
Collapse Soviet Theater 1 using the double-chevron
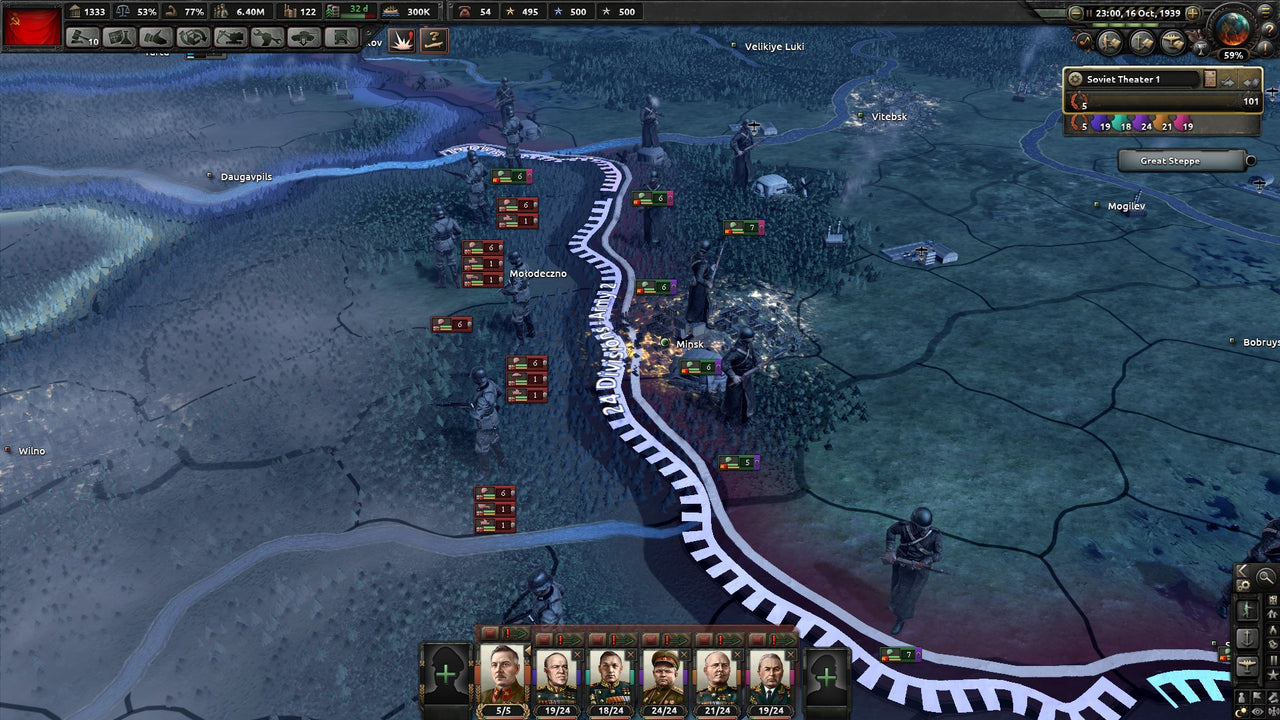[x=1250, y=82]
